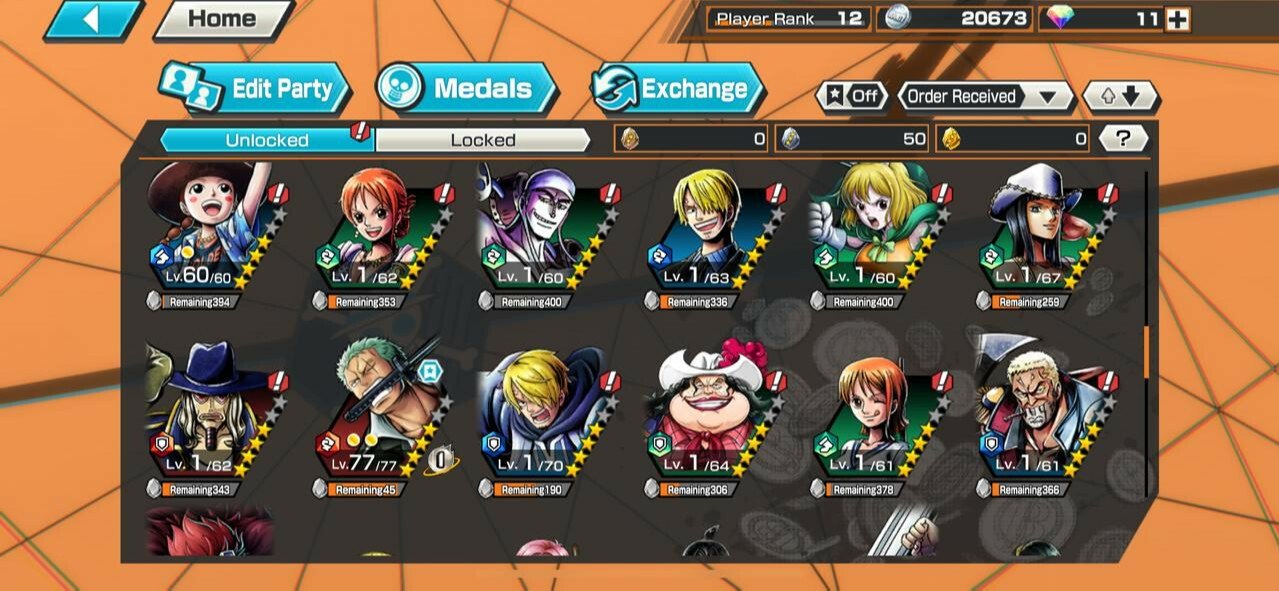Open the Order Received sort dropdown

[x=985, y=97]
